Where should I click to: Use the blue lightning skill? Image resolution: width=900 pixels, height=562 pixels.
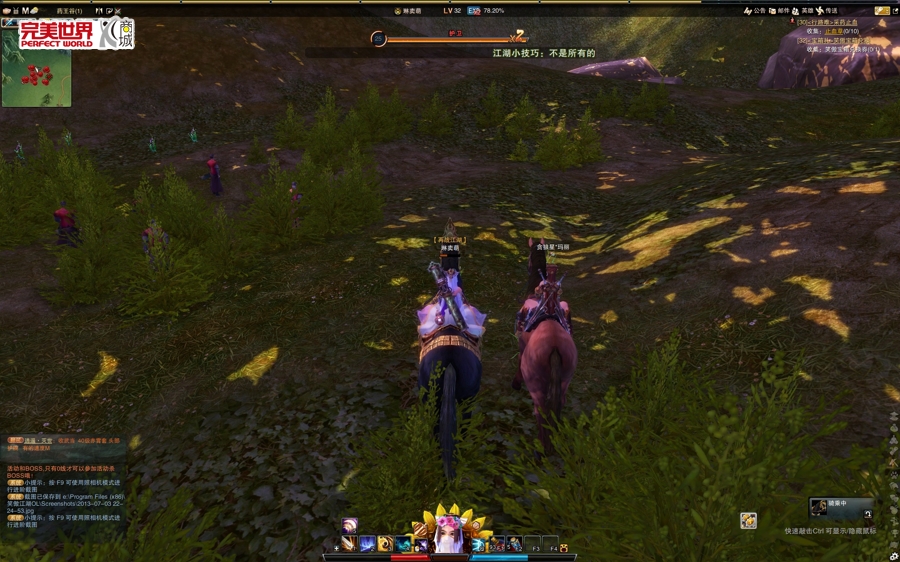coord(367,544)
